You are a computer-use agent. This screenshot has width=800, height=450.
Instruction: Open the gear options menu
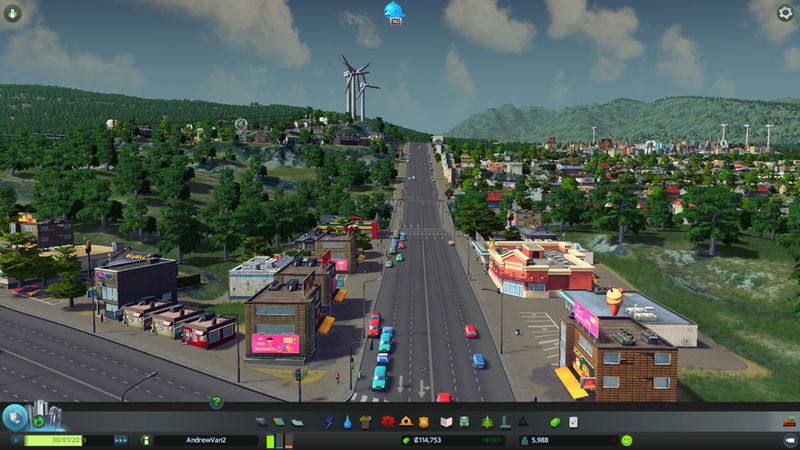[786, 13]
